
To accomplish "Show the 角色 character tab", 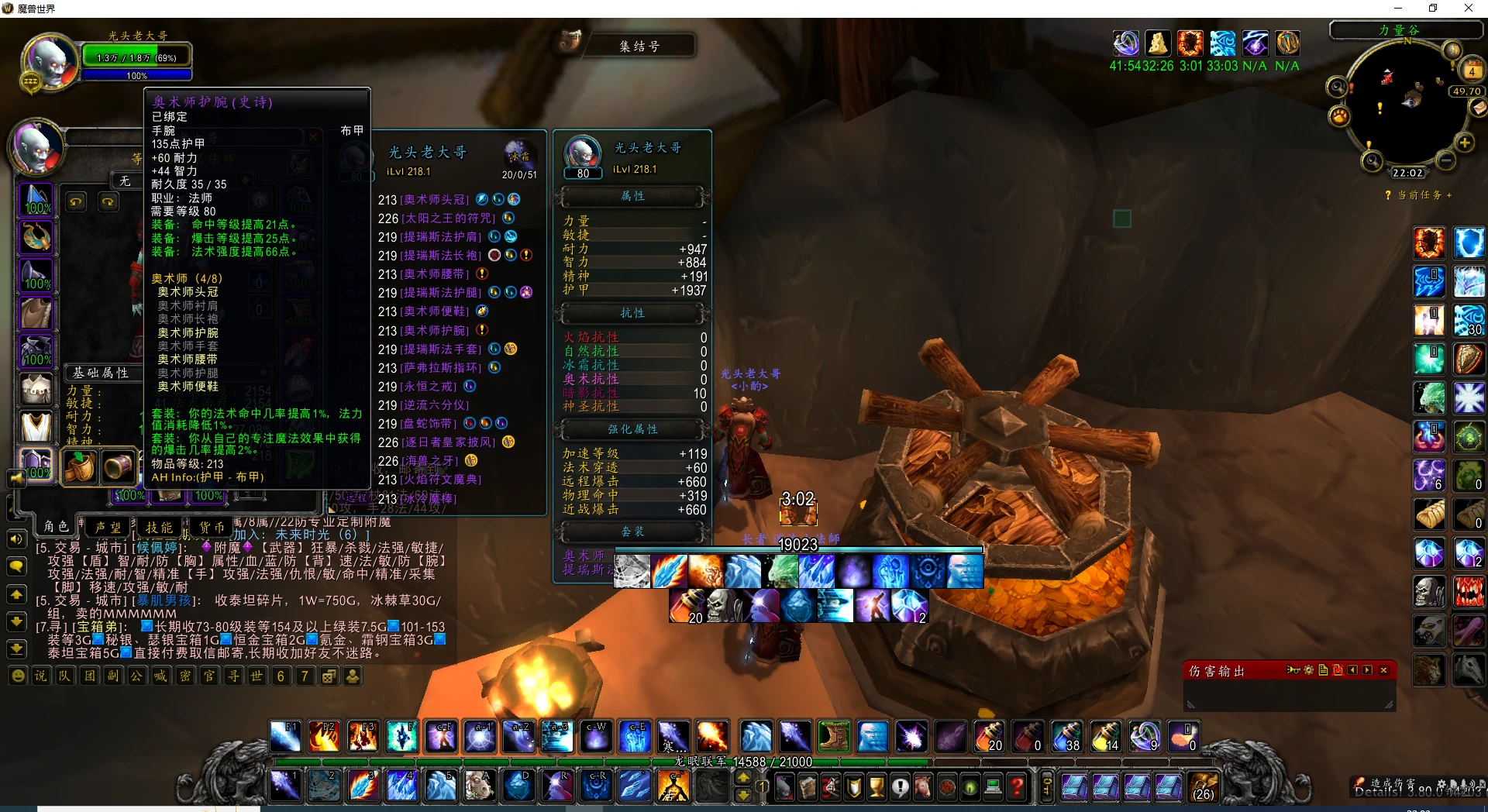I will click(56, 527).
